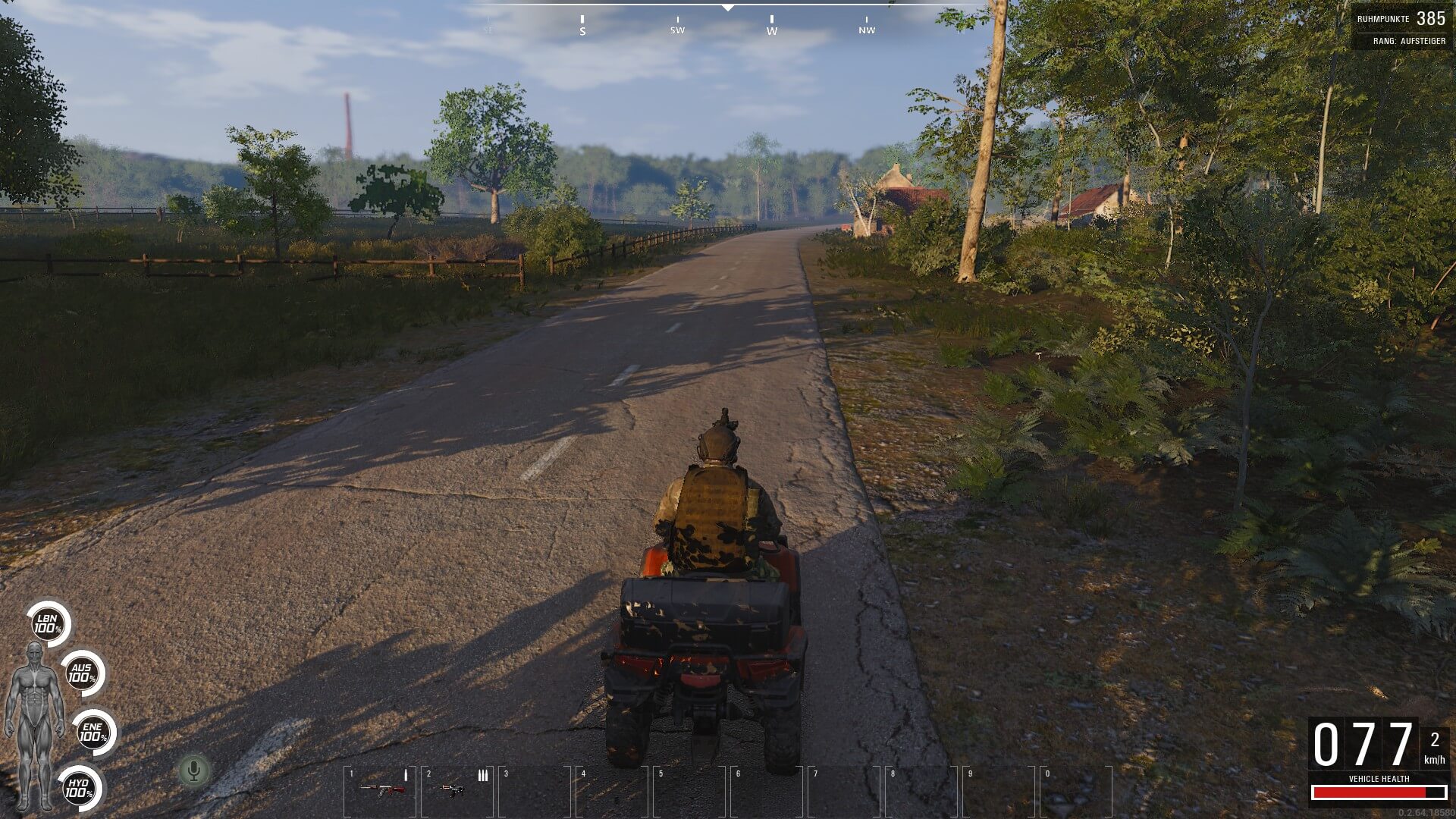Click the LBN health gauge

click(49, 624)
